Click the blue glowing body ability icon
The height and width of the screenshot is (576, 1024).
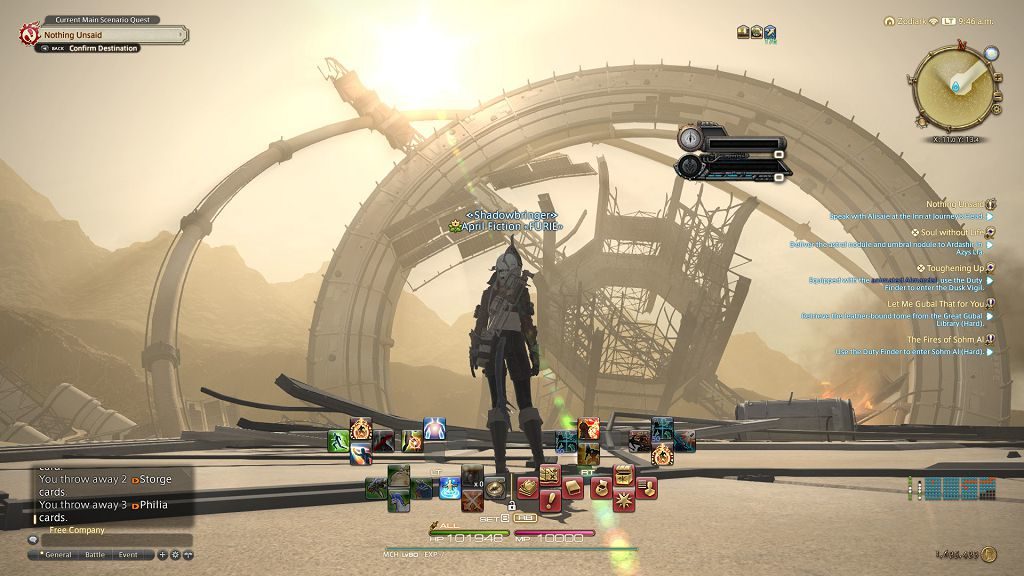(434, 429)
